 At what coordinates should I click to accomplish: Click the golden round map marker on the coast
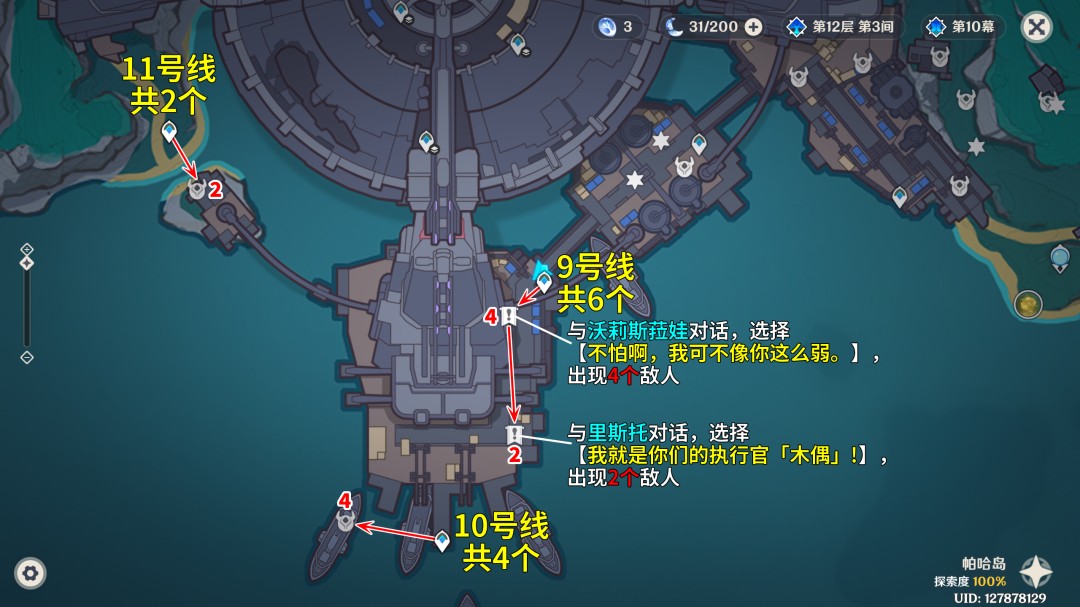pos(1027,304)
